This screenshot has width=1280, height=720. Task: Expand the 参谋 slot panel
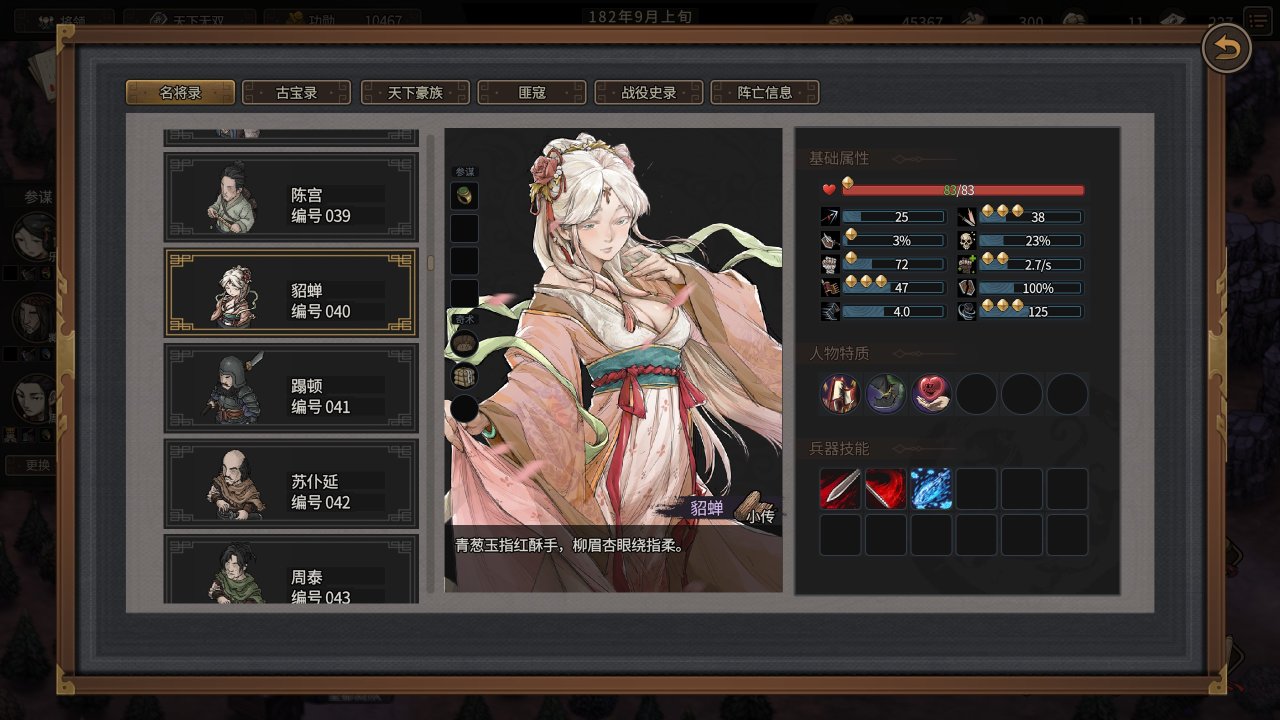pyautogui.click(x=464, y=170)
